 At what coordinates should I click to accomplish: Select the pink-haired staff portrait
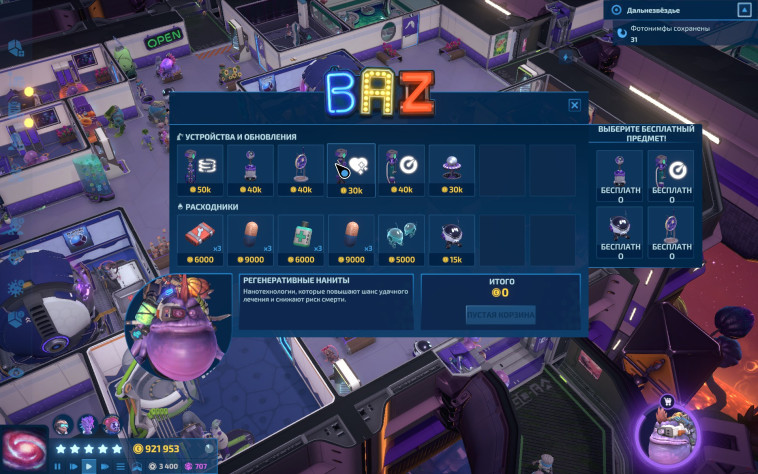(111, 424)
